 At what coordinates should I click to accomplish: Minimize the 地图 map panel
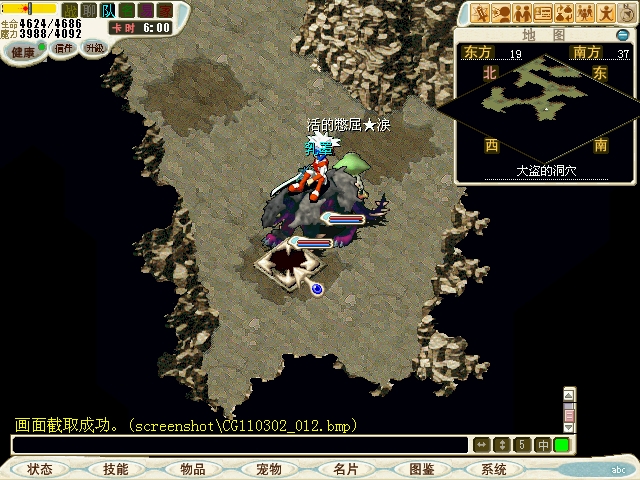pos(622,35)
